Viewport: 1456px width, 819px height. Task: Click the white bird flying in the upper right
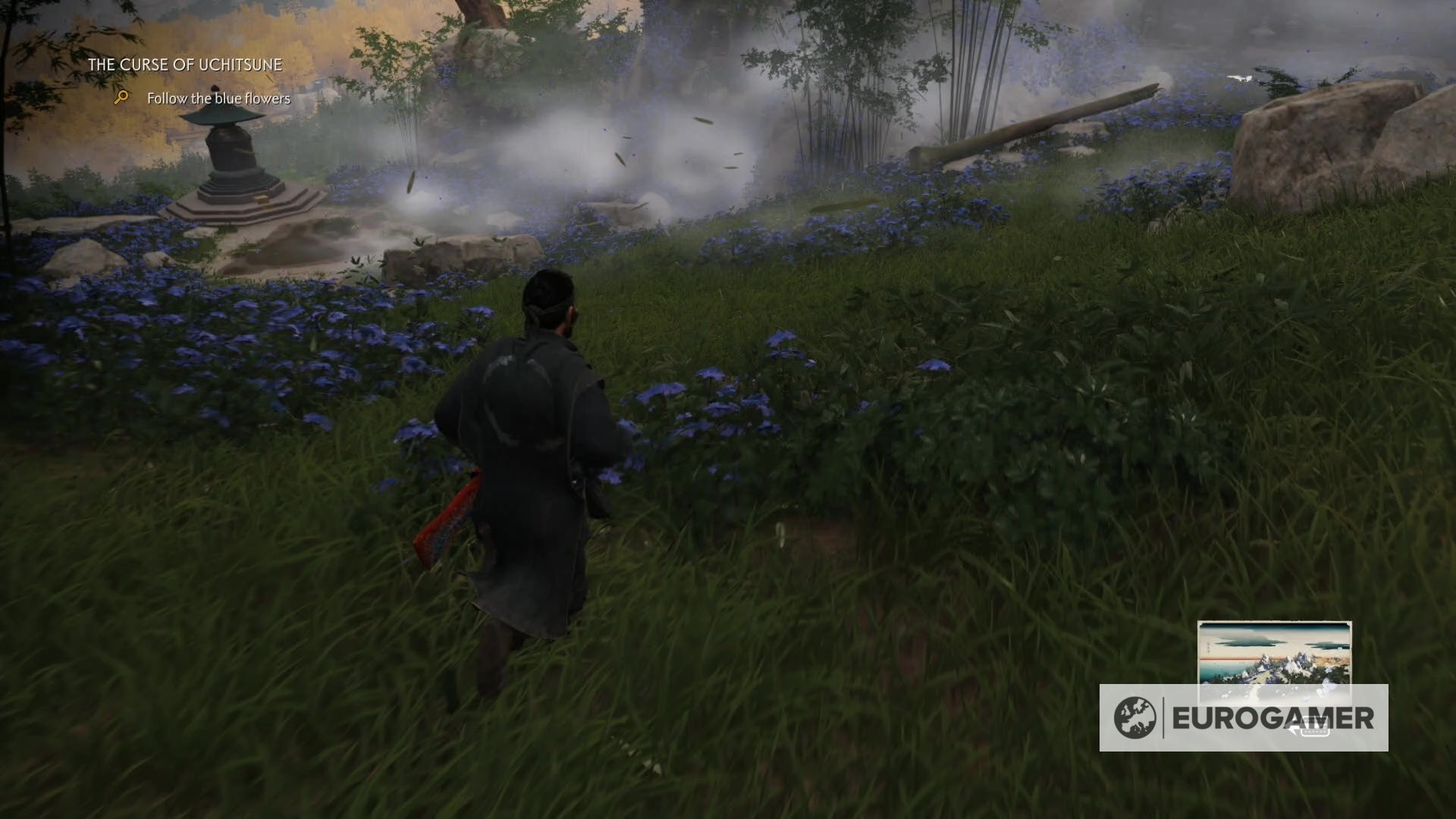1241,77
